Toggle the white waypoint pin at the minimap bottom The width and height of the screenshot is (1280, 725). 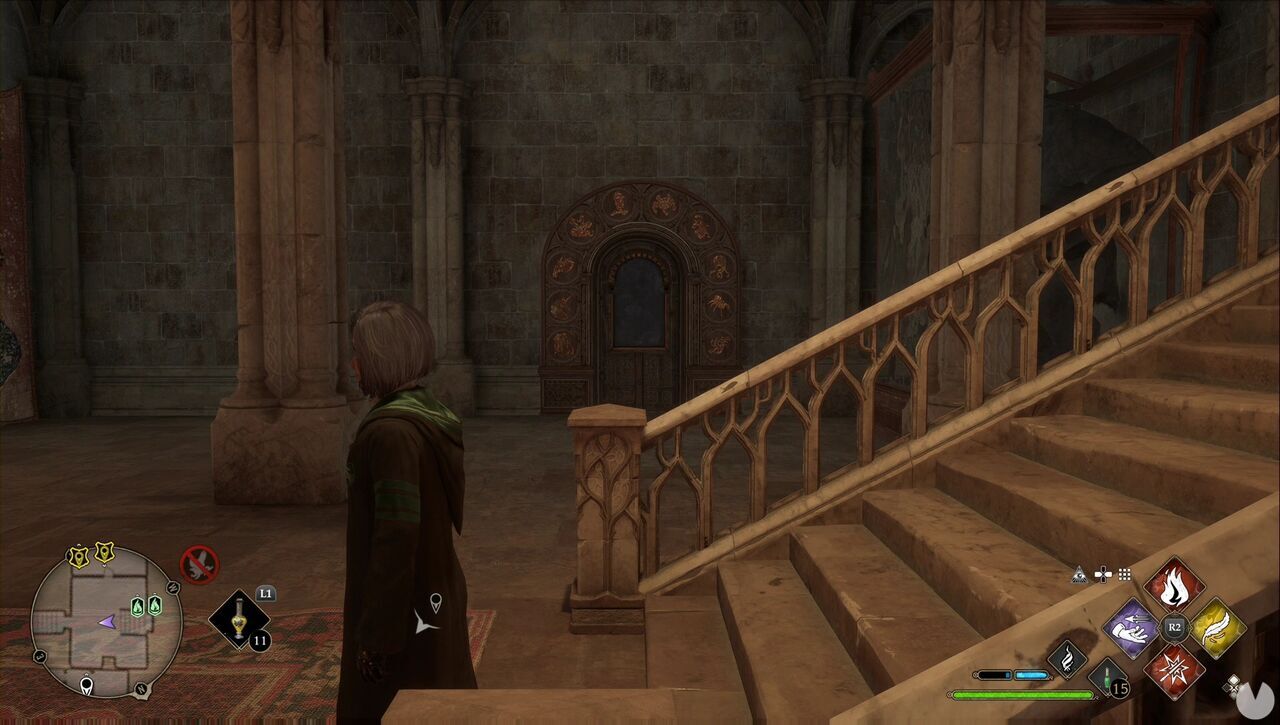pos(86,683)
